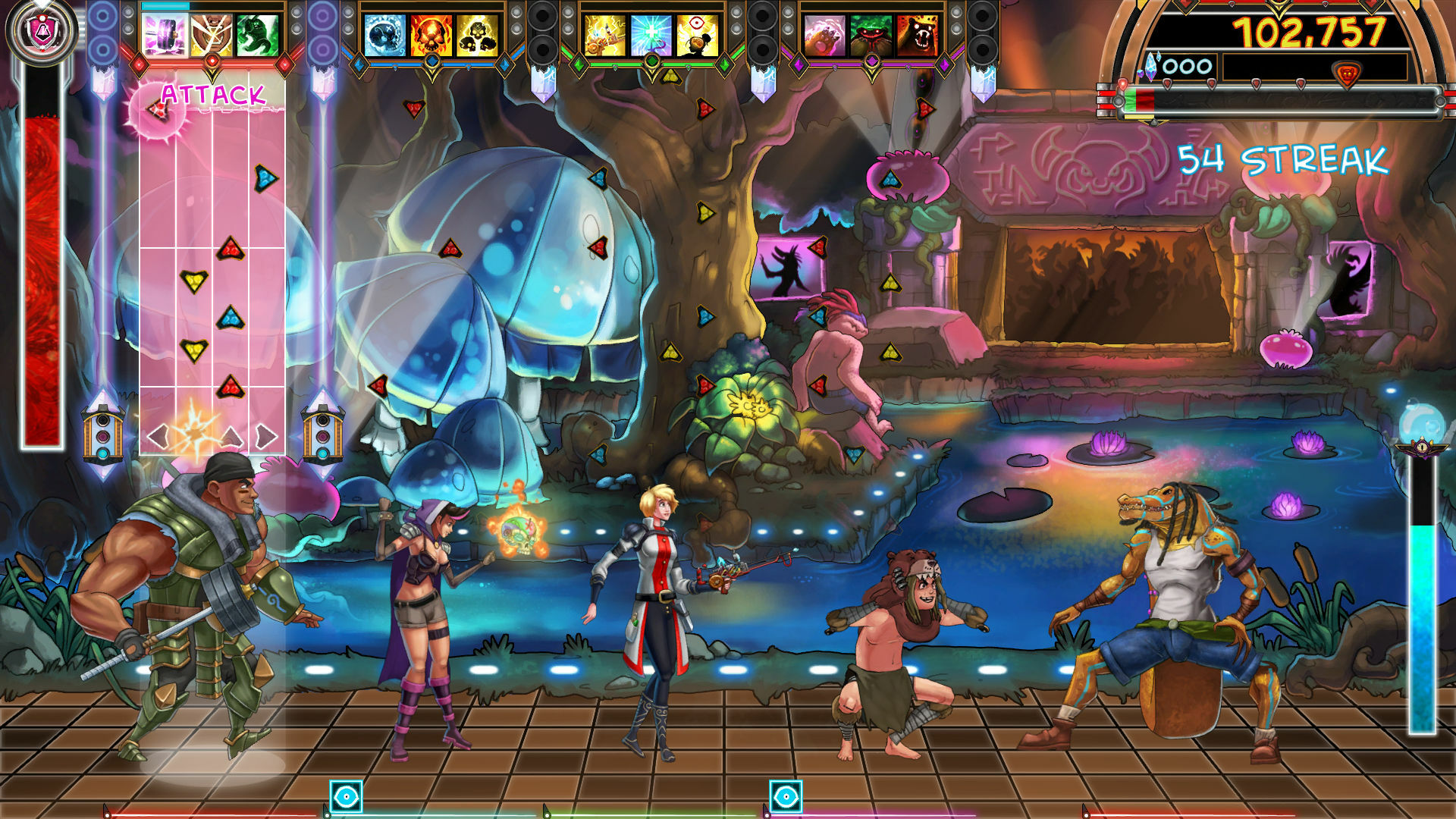Click the shield emblem in the top-left corner
Viewport: 1456px width, 819px height.
42,30
